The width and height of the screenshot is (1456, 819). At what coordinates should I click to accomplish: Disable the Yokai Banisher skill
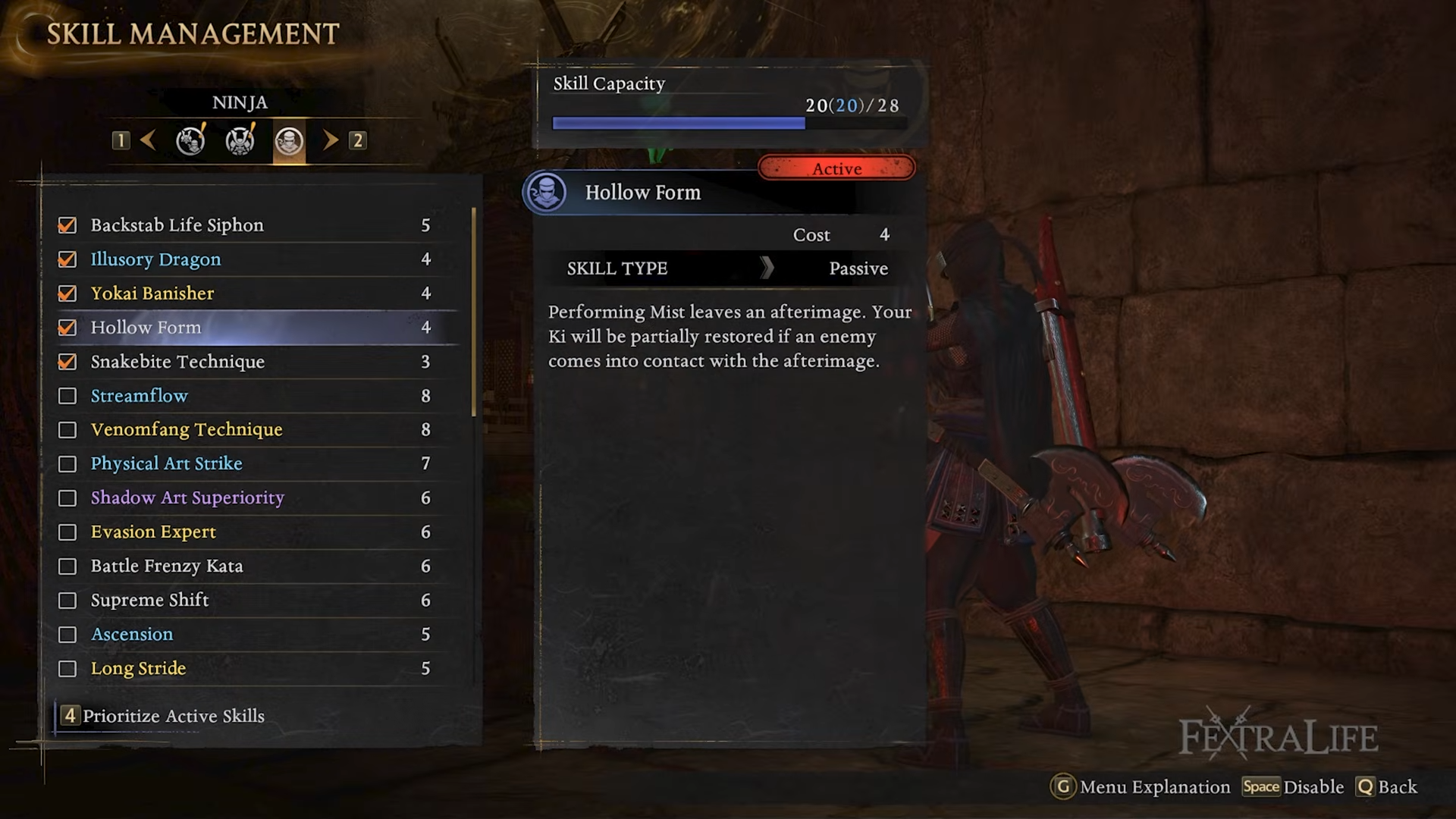(67, 293)
